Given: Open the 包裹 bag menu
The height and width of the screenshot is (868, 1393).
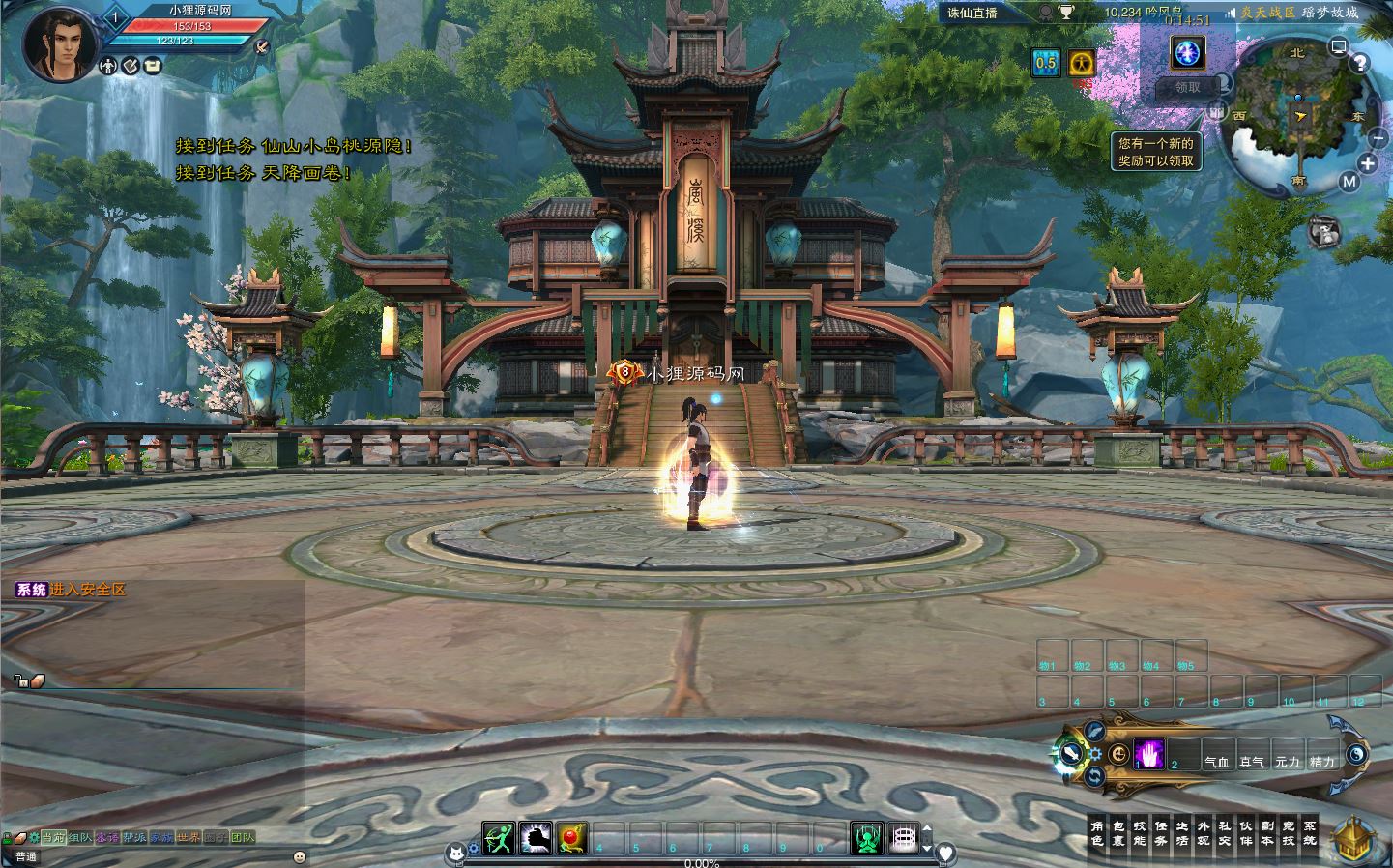Looking at the screenshot, I should (1118, 833).
